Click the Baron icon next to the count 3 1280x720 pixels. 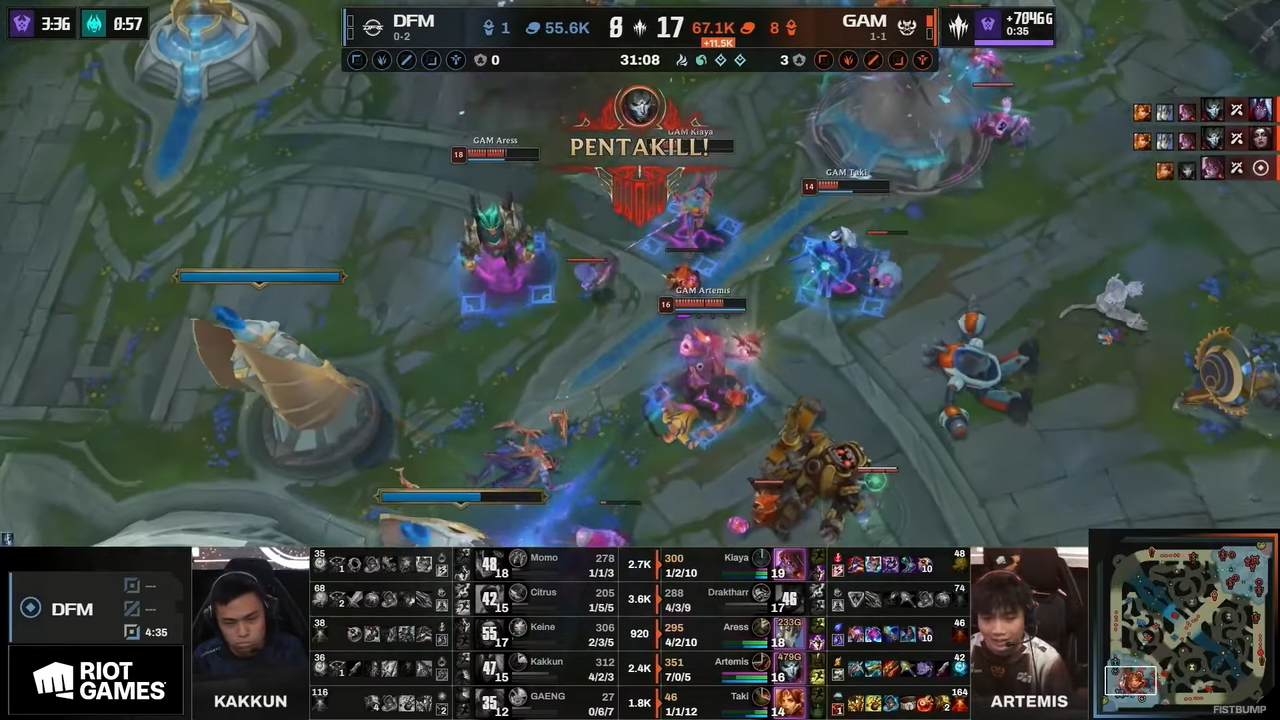(798, 60)
